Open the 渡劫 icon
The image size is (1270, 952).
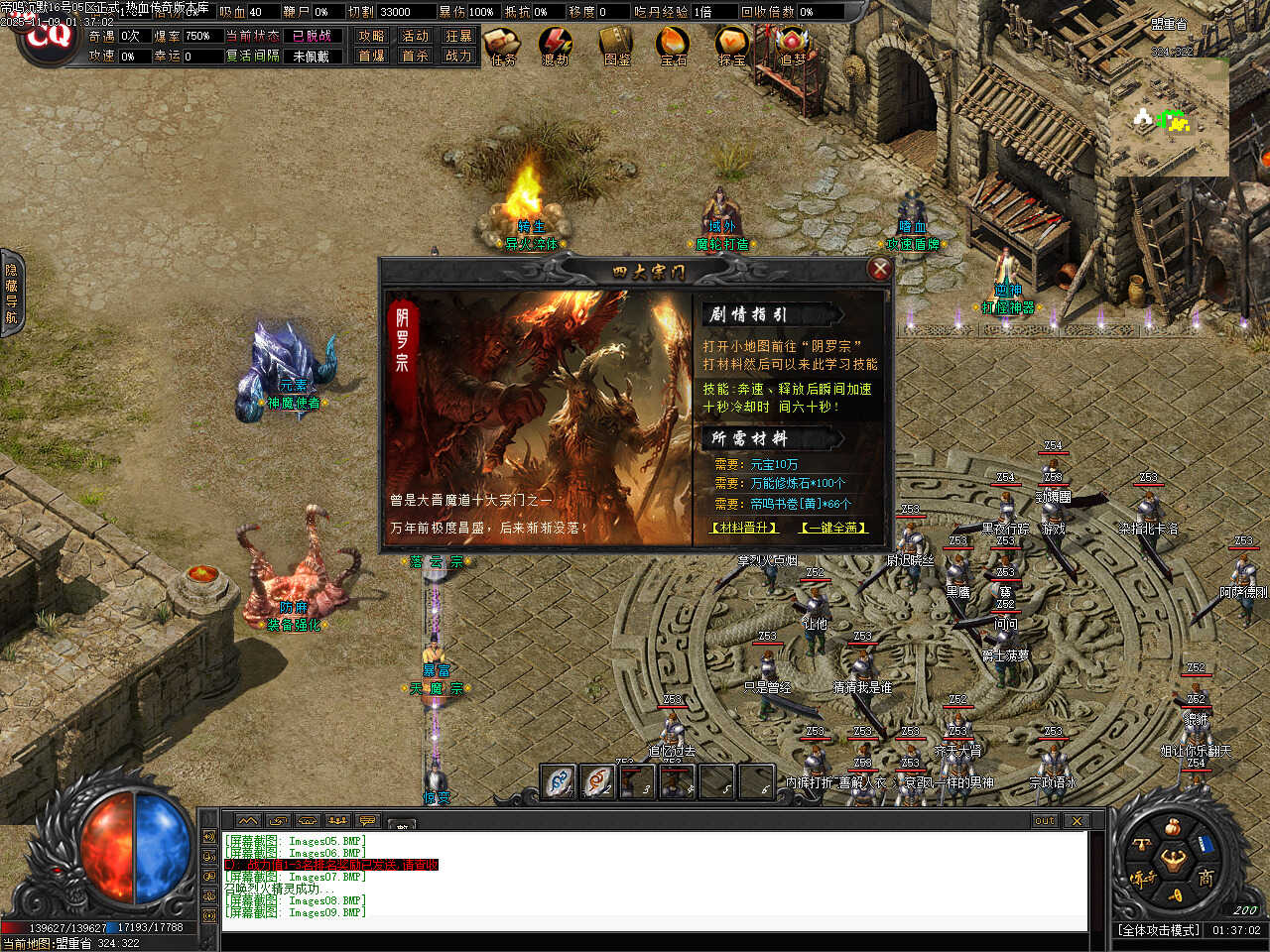coord(556,46)
